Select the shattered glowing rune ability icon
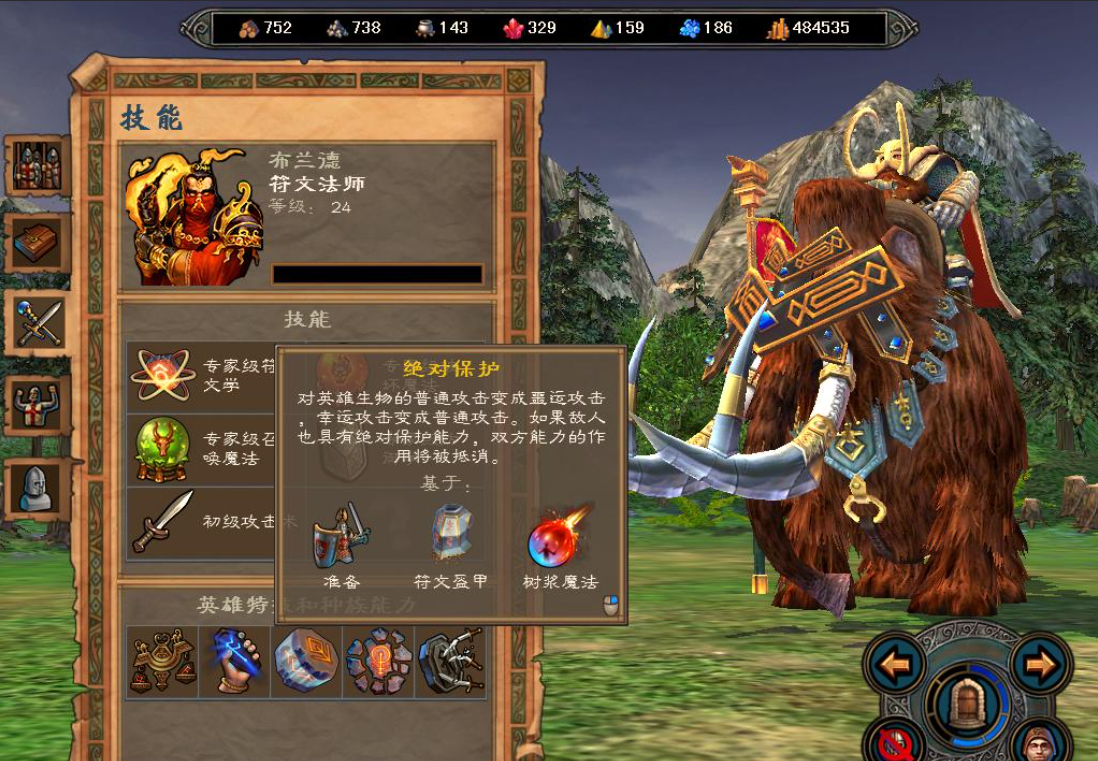The width and height of the screenshot is (1098, 761). (x=378, y=661)
